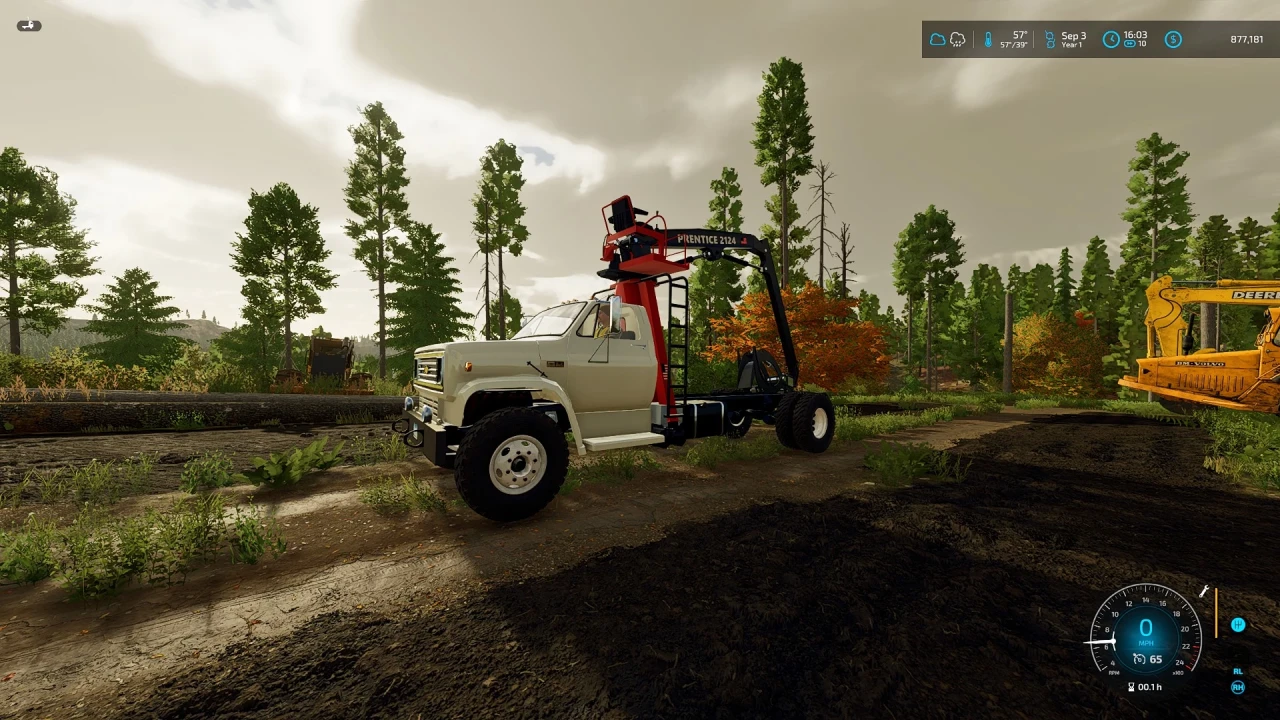Toggle the circled RH hydraulics indicator
The width and height of the screenshot is (1280, 720).
(1238, 687)
